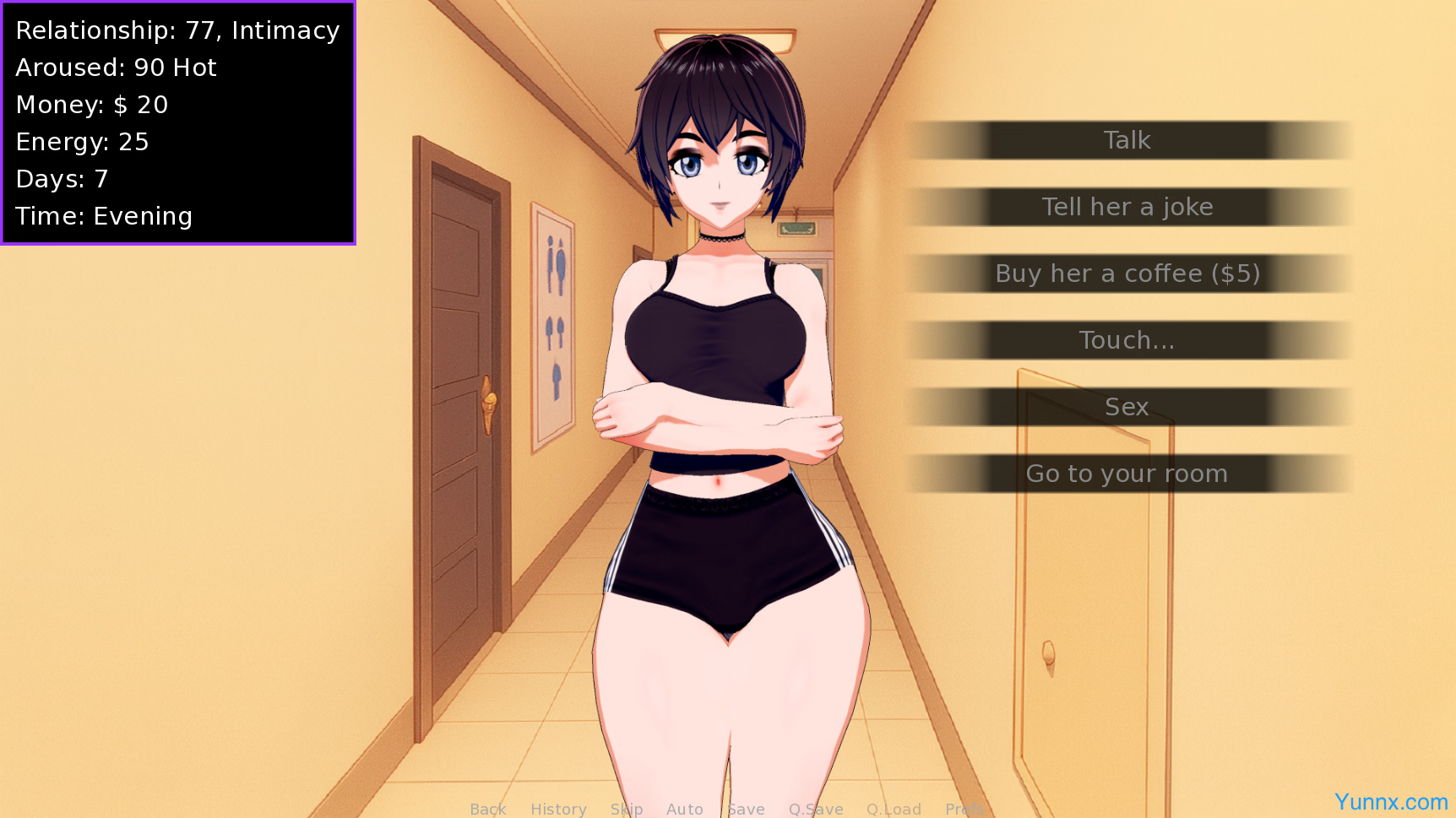
Task: Choose the Talk option
Action: click(x=1127, y=140)
